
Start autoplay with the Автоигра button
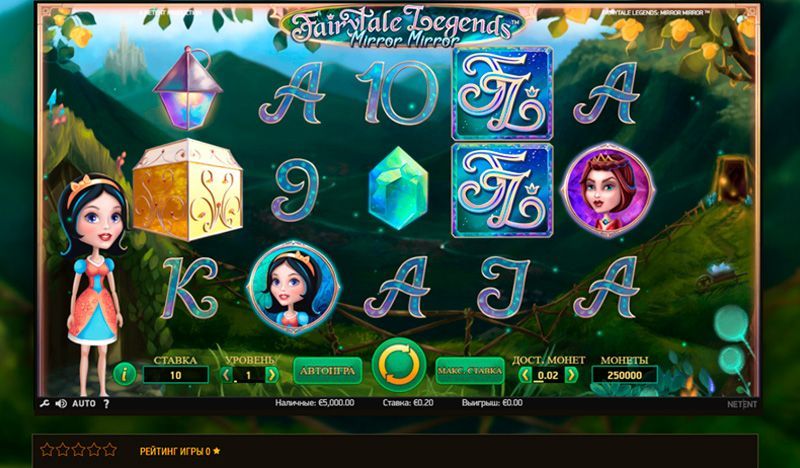327,371
